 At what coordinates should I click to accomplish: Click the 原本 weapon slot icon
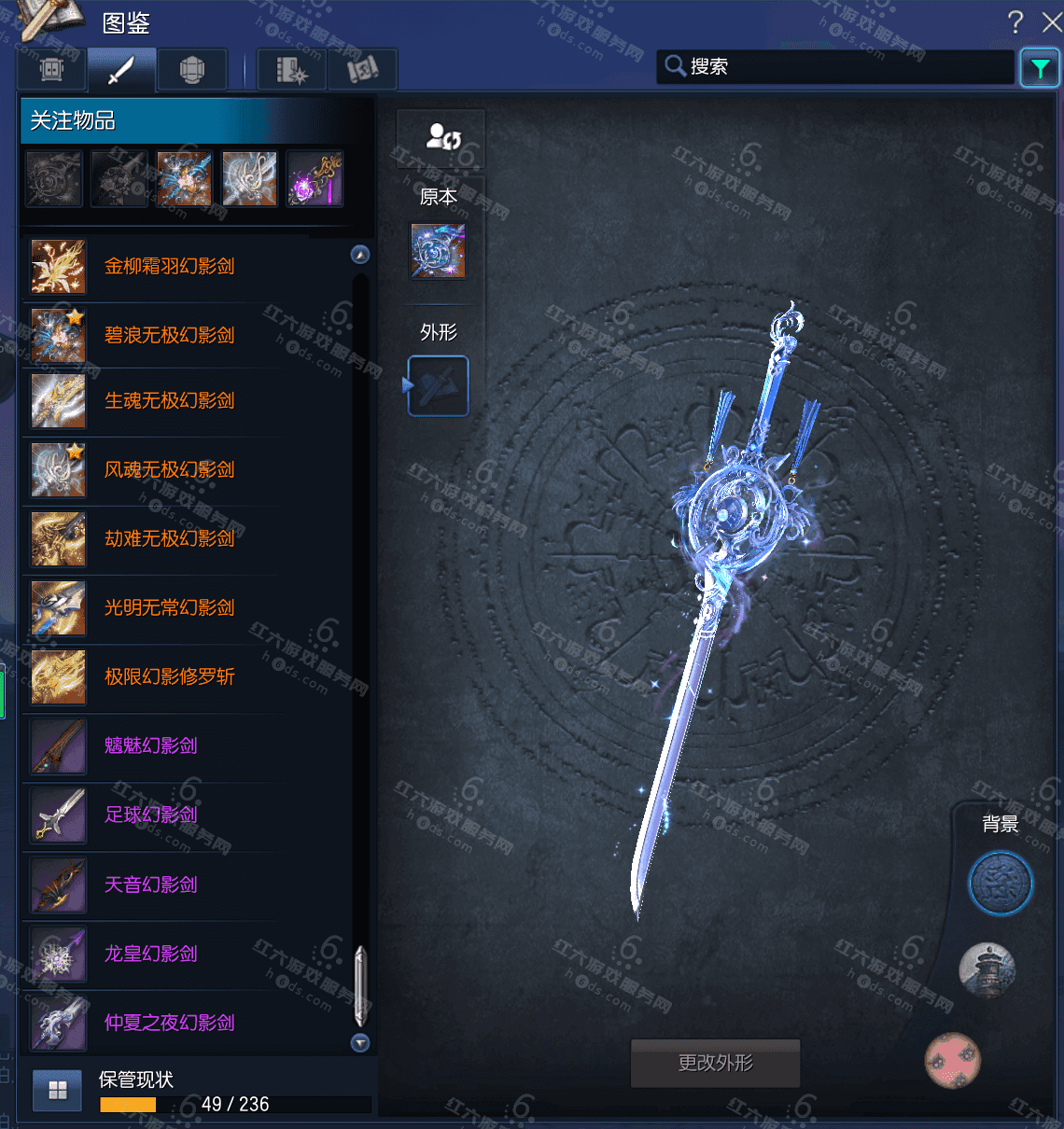click(x=438, y=251)
